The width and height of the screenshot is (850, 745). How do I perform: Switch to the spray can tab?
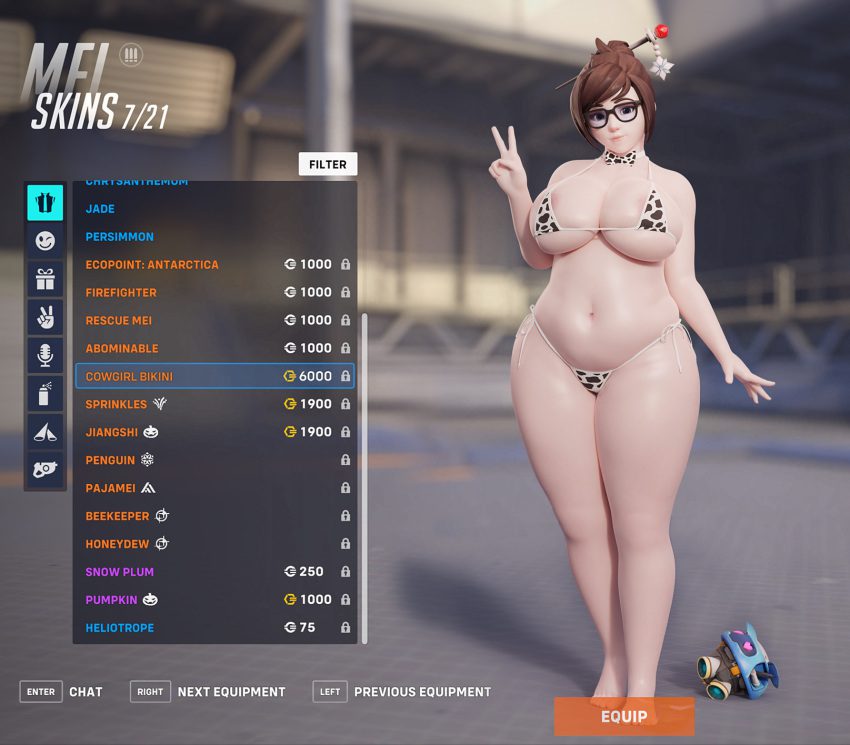[x=45, y=393]
